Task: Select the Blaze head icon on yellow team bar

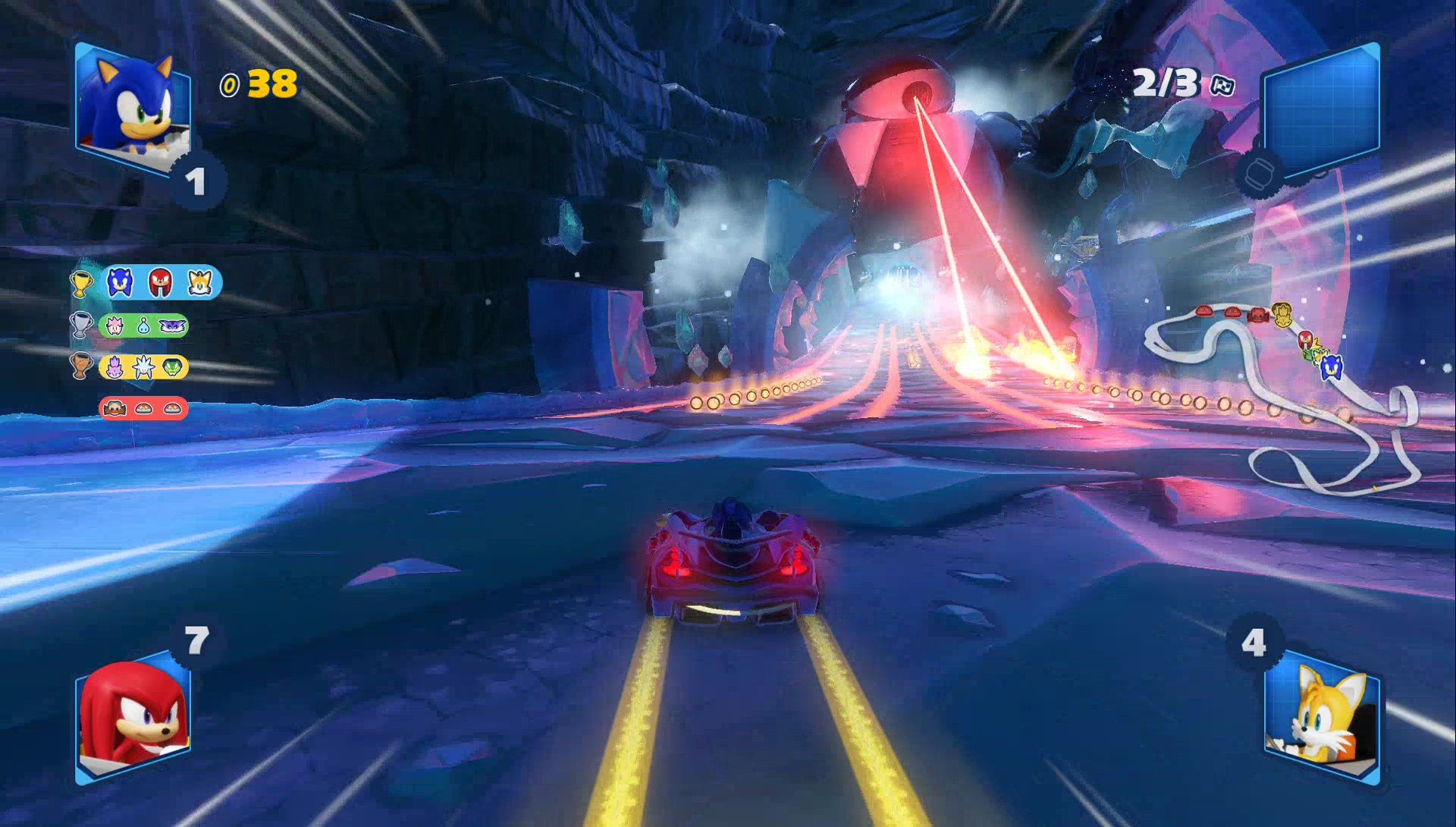Action: point(116,366)
